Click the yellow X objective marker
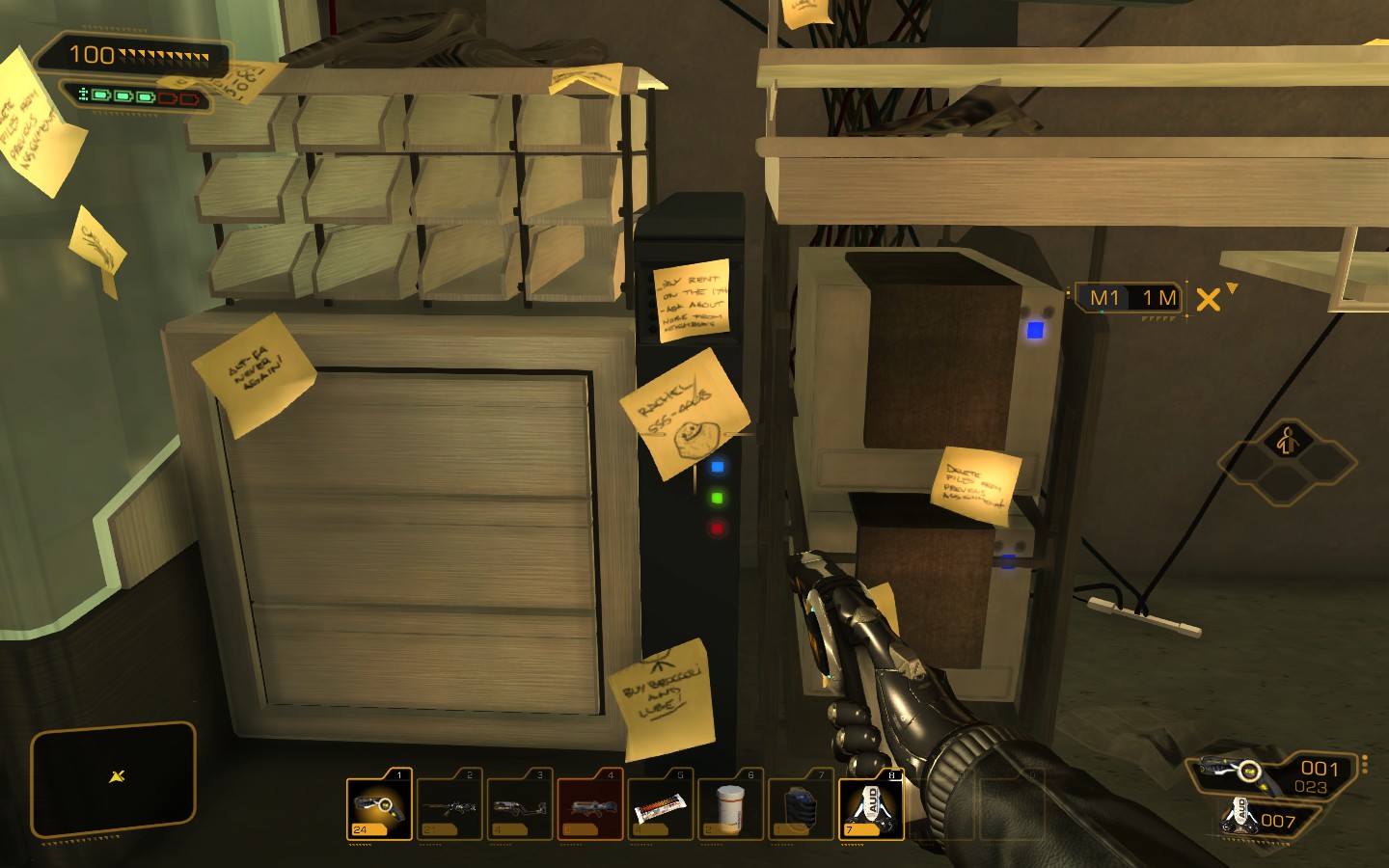 tap(1208, 301)
